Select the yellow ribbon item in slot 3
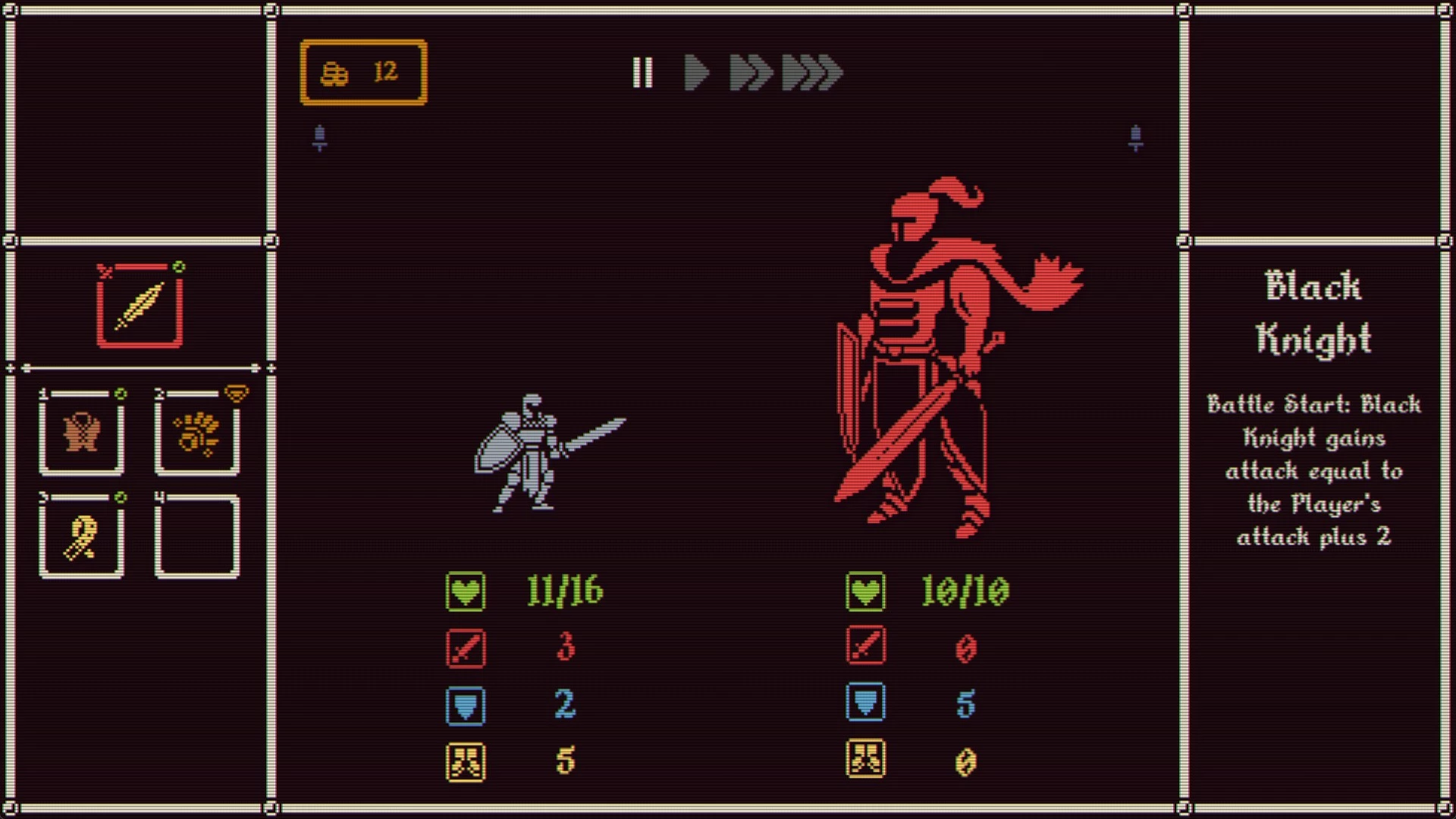Image resolution: width=1456 pixels, height=819 pixels. pyautogui.click(x=82, y=536)
